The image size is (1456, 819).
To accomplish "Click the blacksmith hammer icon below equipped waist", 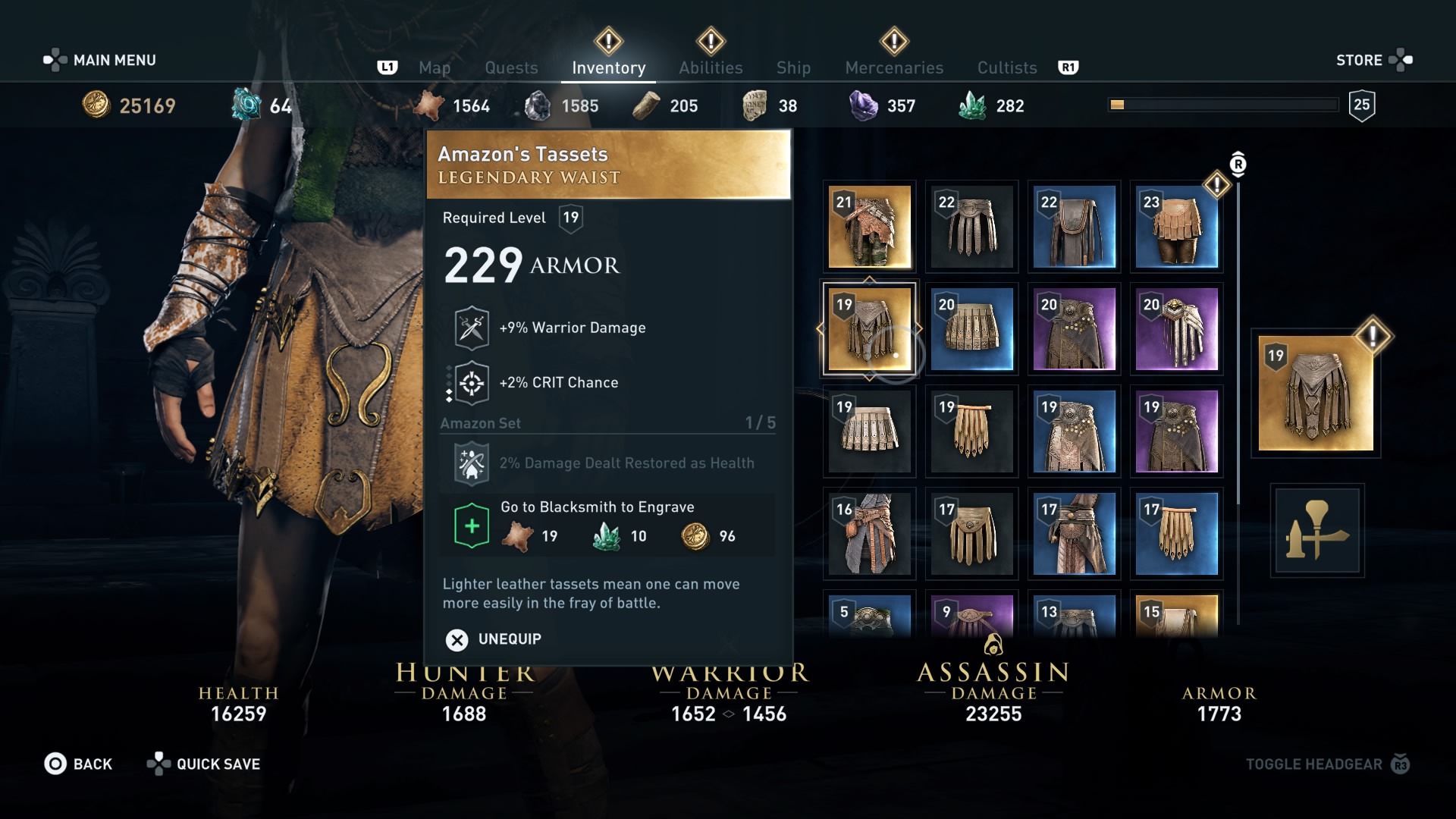I will point(1317,531).
